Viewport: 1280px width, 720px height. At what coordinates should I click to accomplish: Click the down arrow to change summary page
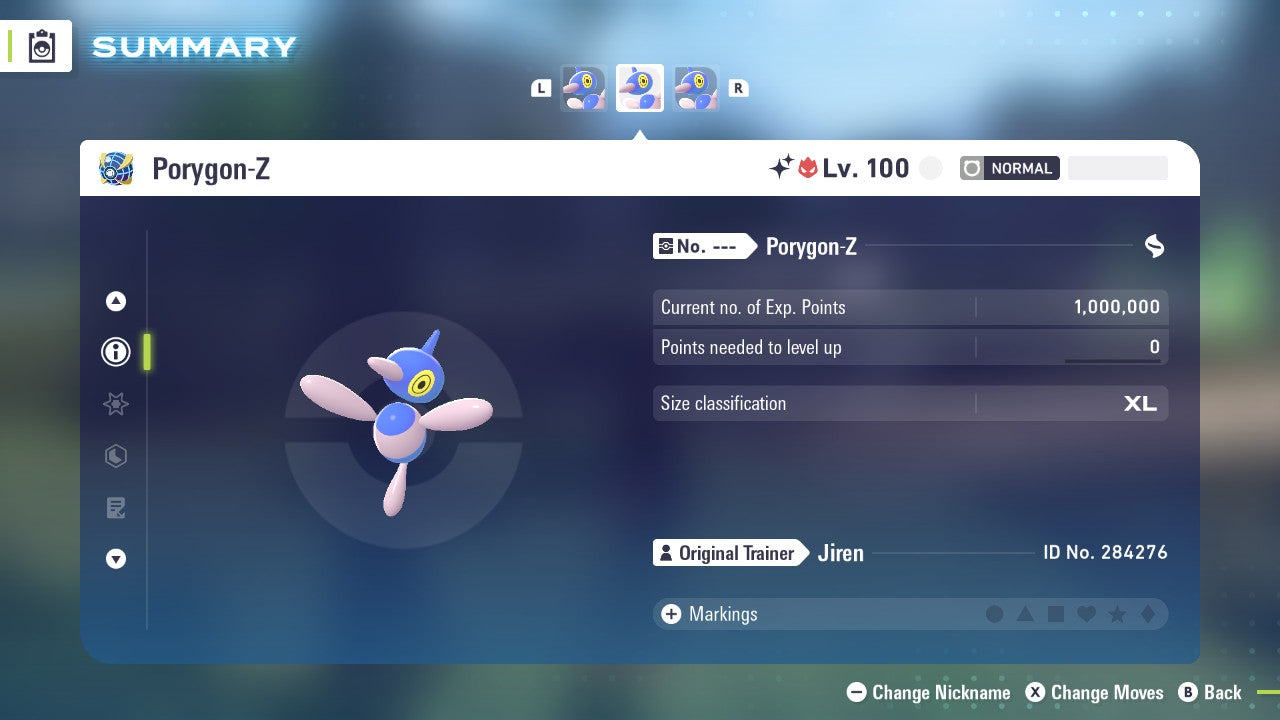[115, 559]
